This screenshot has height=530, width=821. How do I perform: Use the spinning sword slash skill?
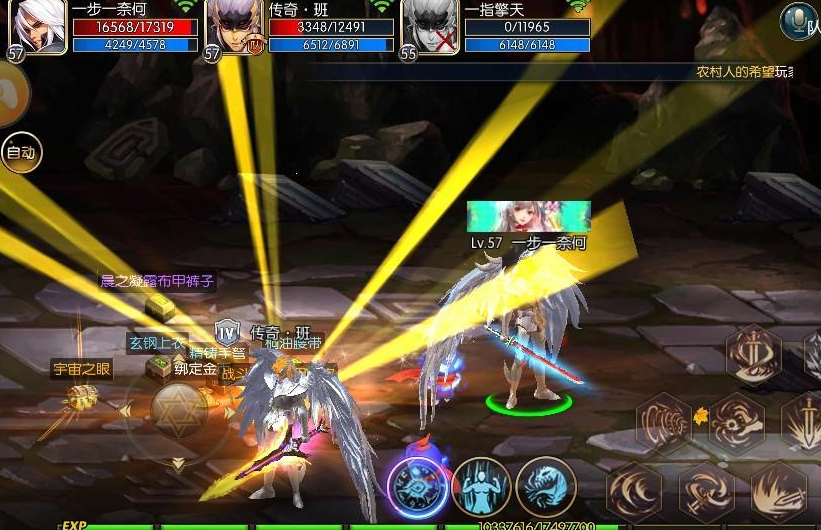(x=706, y=491)
